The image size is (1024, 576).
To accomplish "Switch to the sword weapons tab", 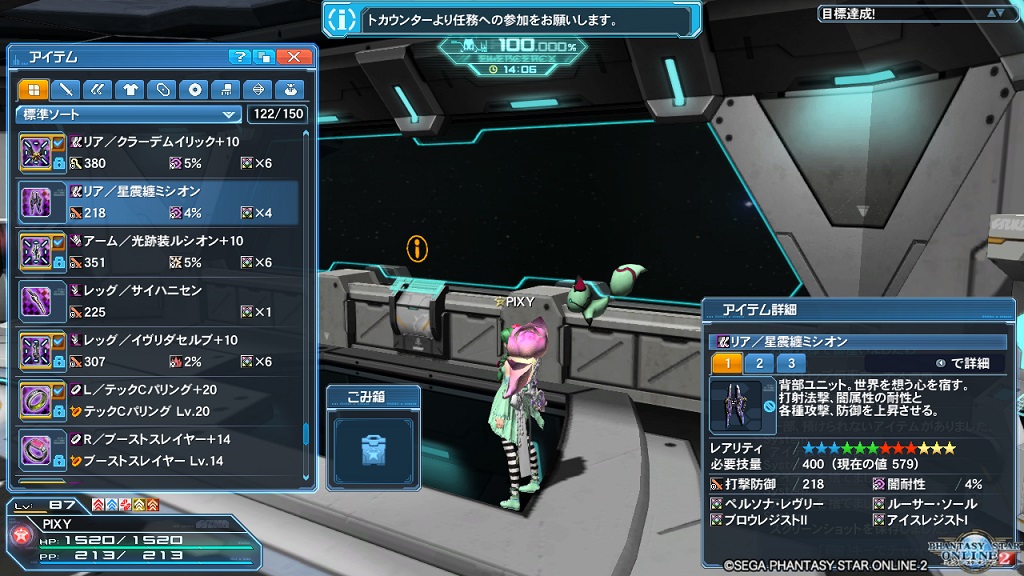I will point(66,90).
